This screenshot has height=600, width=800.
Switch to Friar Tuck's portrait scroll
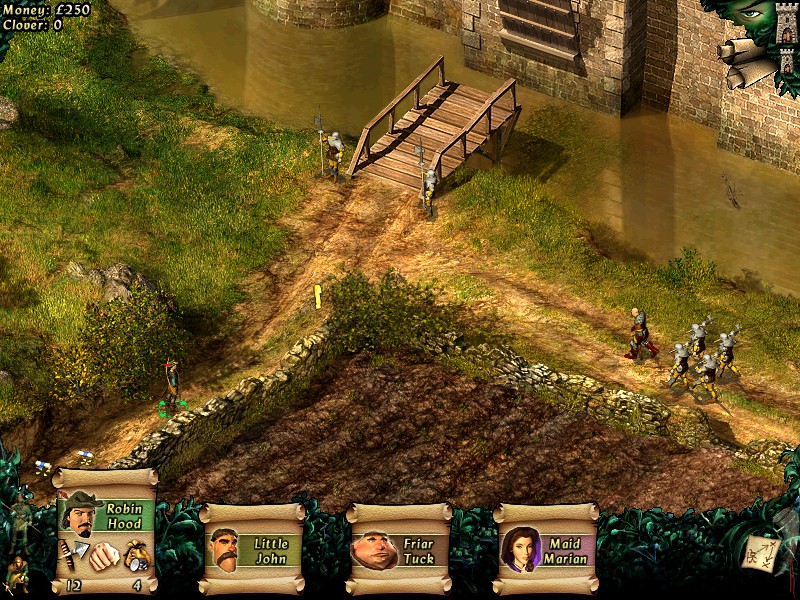399,550
